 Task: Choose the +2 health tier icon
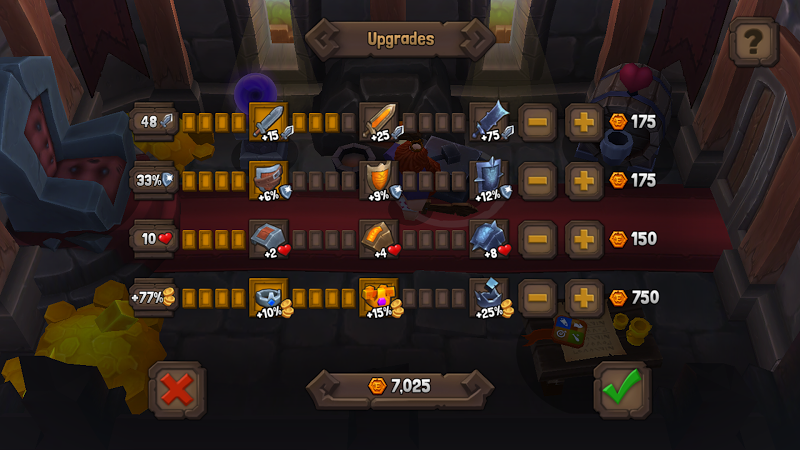click(268, 239)
